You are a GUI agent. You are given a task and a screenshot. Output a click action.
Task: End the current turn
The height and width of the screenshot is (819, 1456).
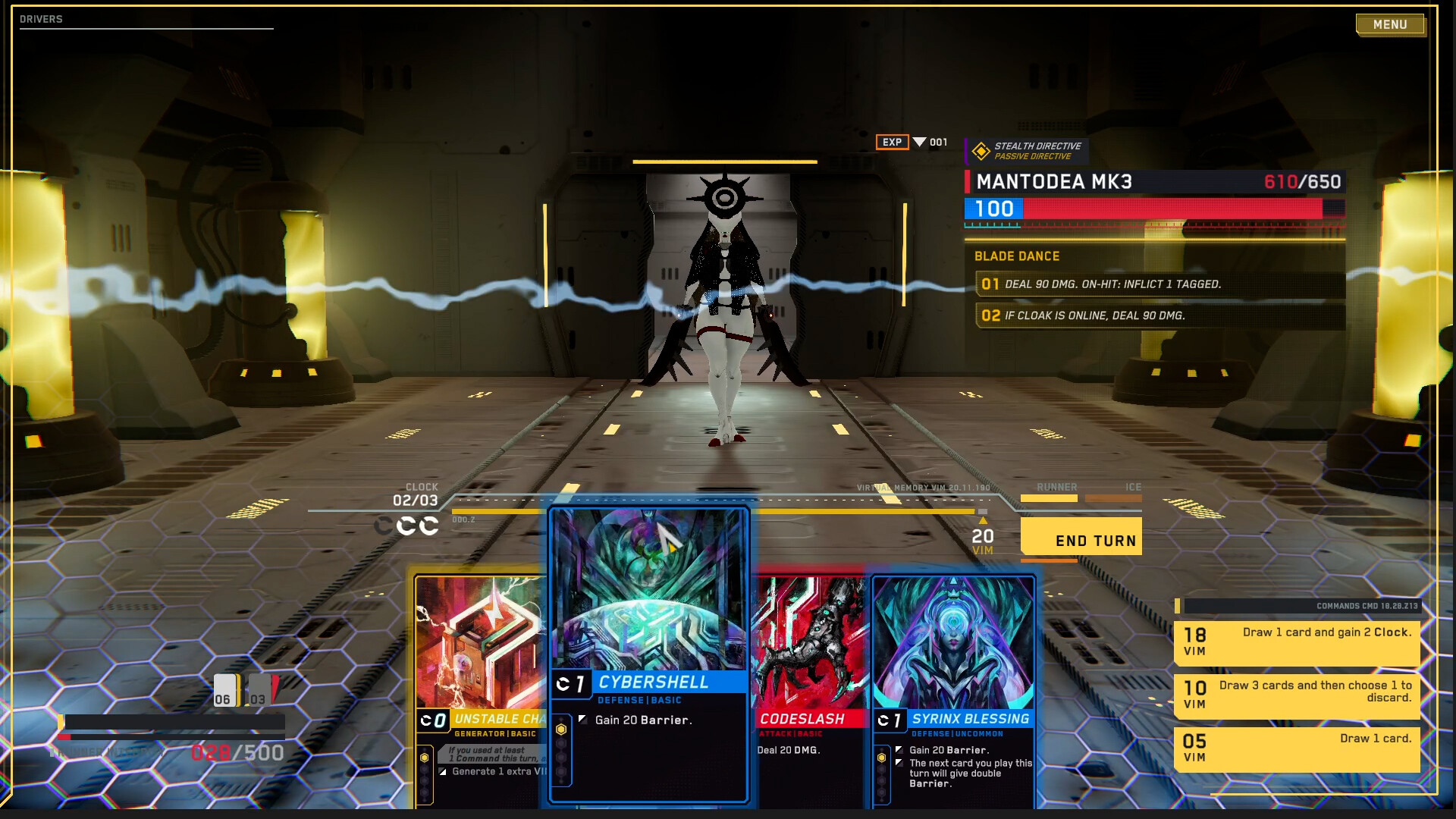tap(1081, 537)
